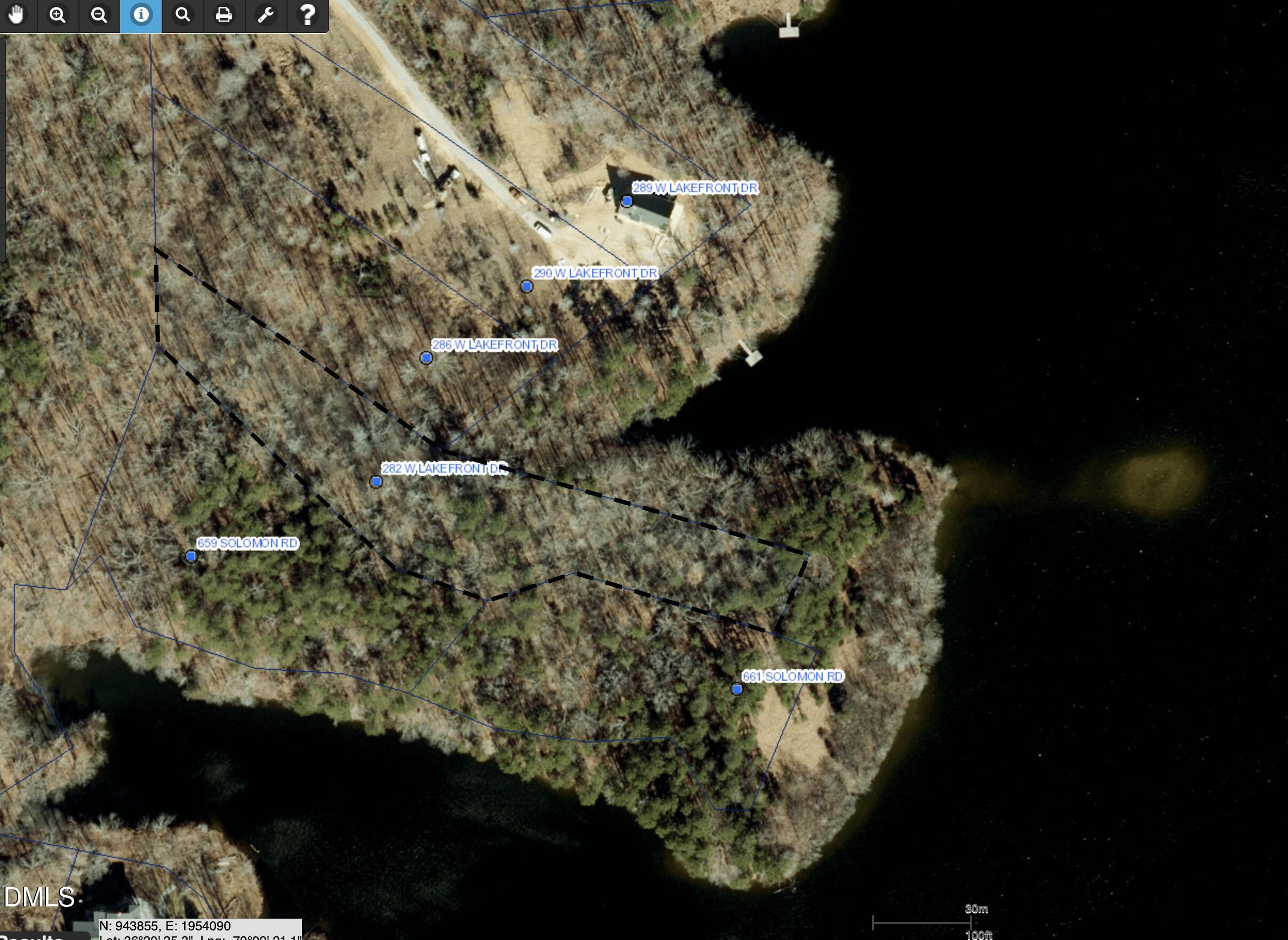Select the 659 Solomon Rd address marker
Screen dimensions: 1288x940
191,556
